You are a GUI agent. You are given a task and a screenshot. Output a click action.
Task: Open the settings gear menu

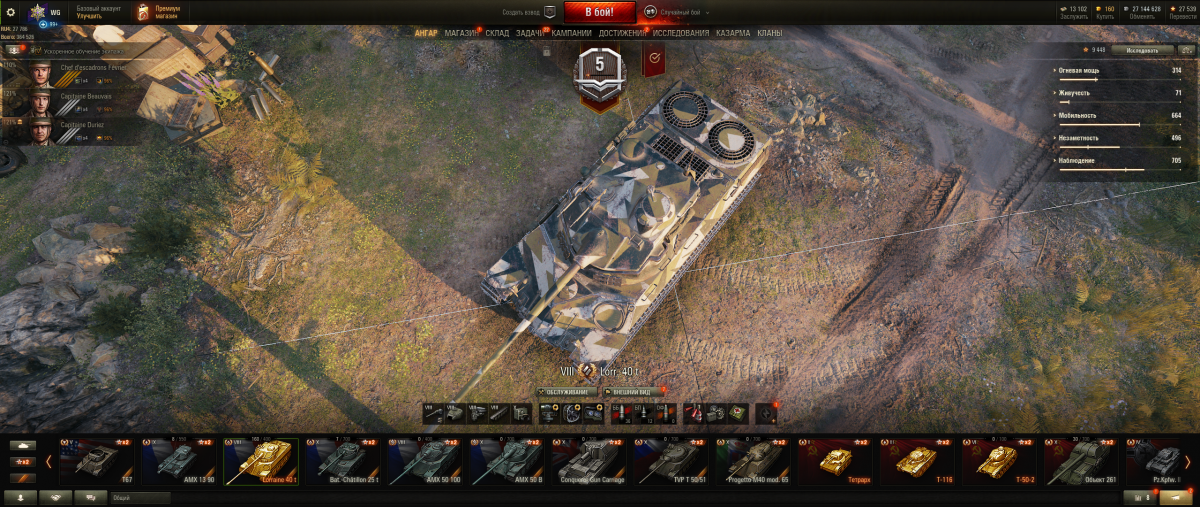[x=11, y=12]
